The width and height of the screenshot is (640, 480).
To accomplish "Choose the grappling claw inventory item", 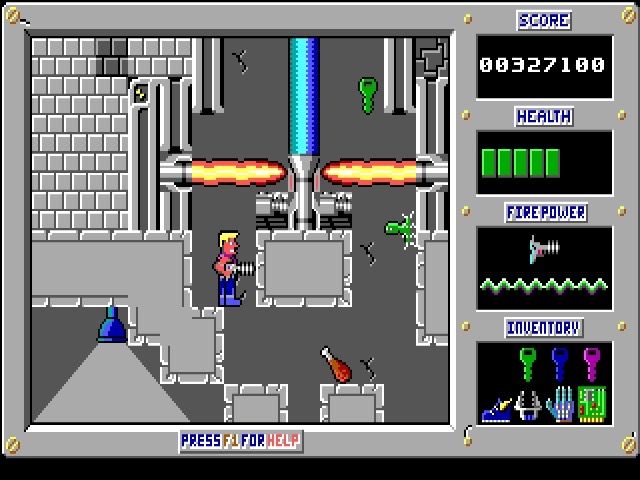I will coord(529,404).
